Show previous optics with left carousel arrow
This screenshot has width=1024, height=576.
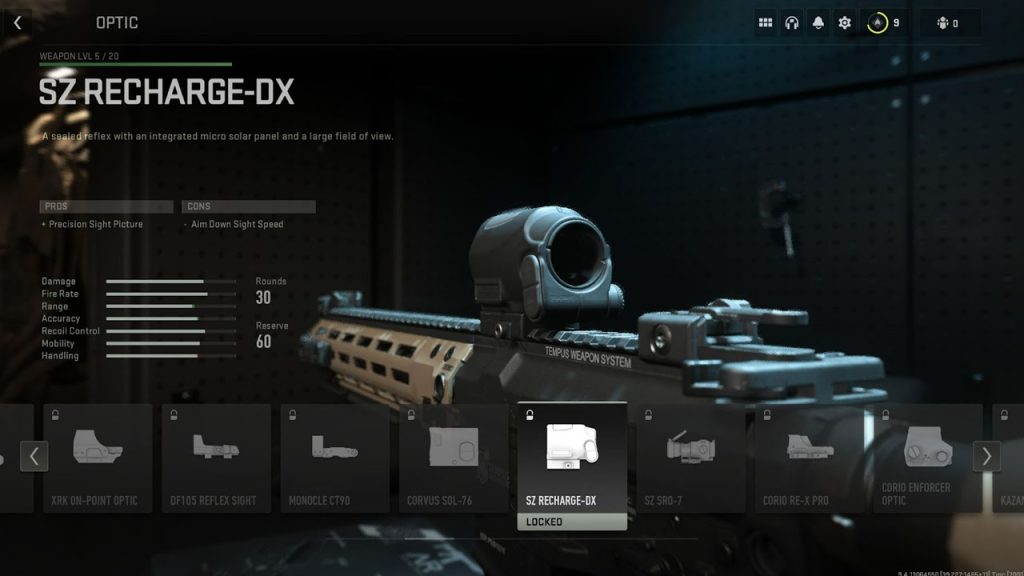coord(34,457)
